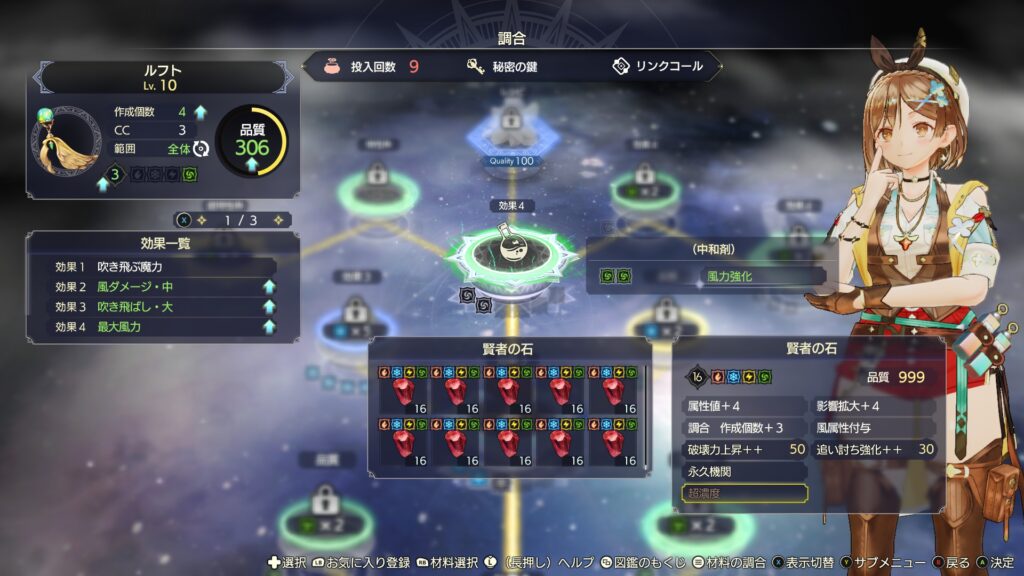Click the 調合 作成個数+3 trait row
The height and width of the screenshot is (576, 1024).
[x=745, y=428]
